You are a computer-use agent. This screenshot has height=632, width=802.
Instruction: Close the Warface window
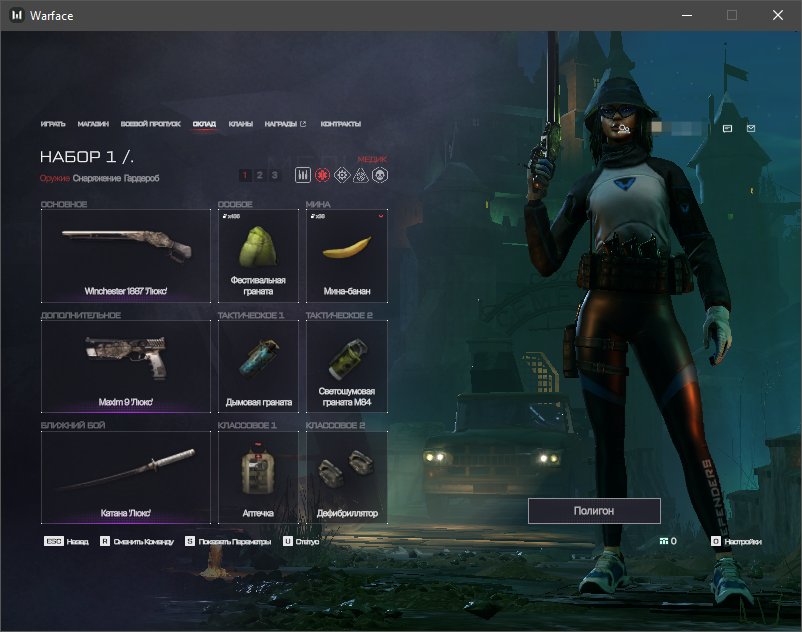pyautogui.click(x=778, y=16)
